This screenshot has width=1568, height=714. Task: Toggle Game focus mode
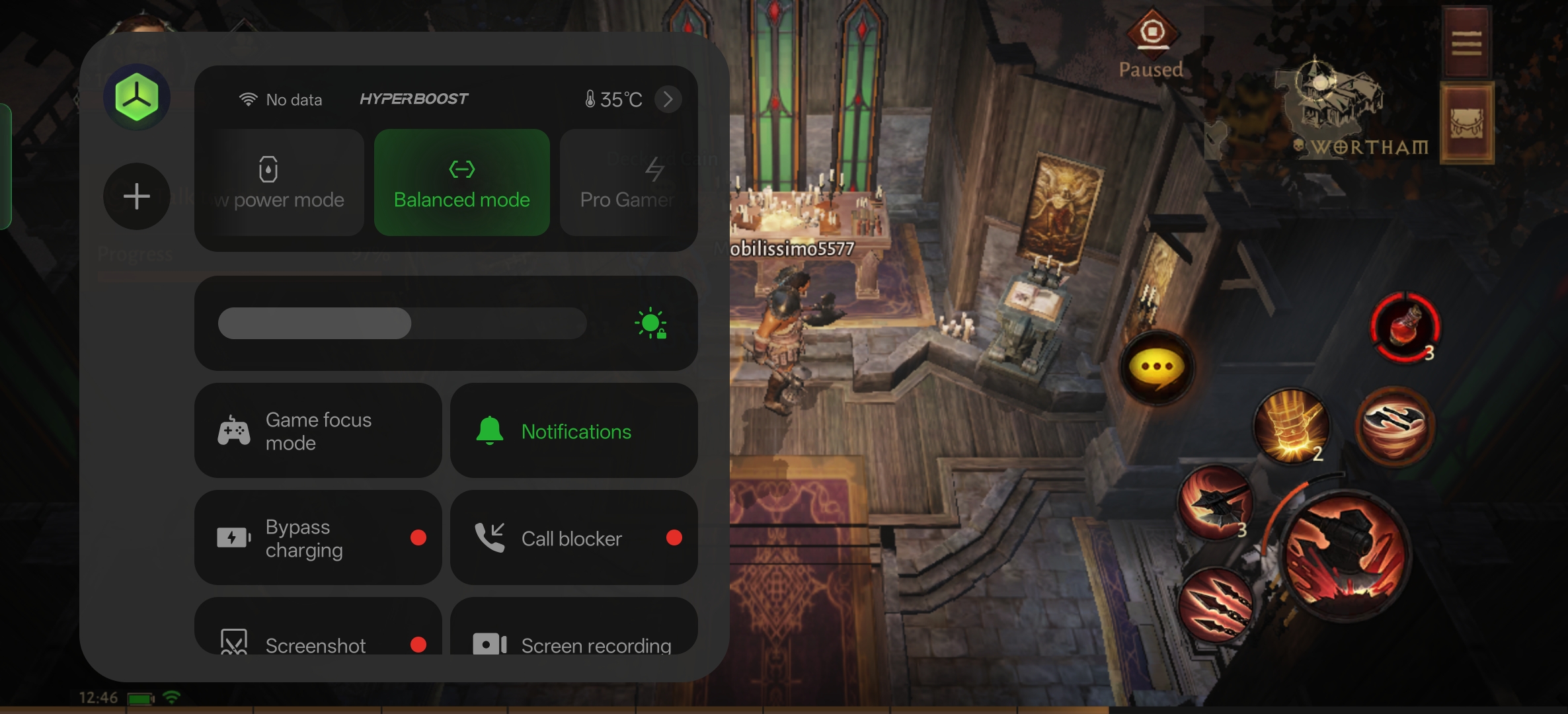coord(318,431)
